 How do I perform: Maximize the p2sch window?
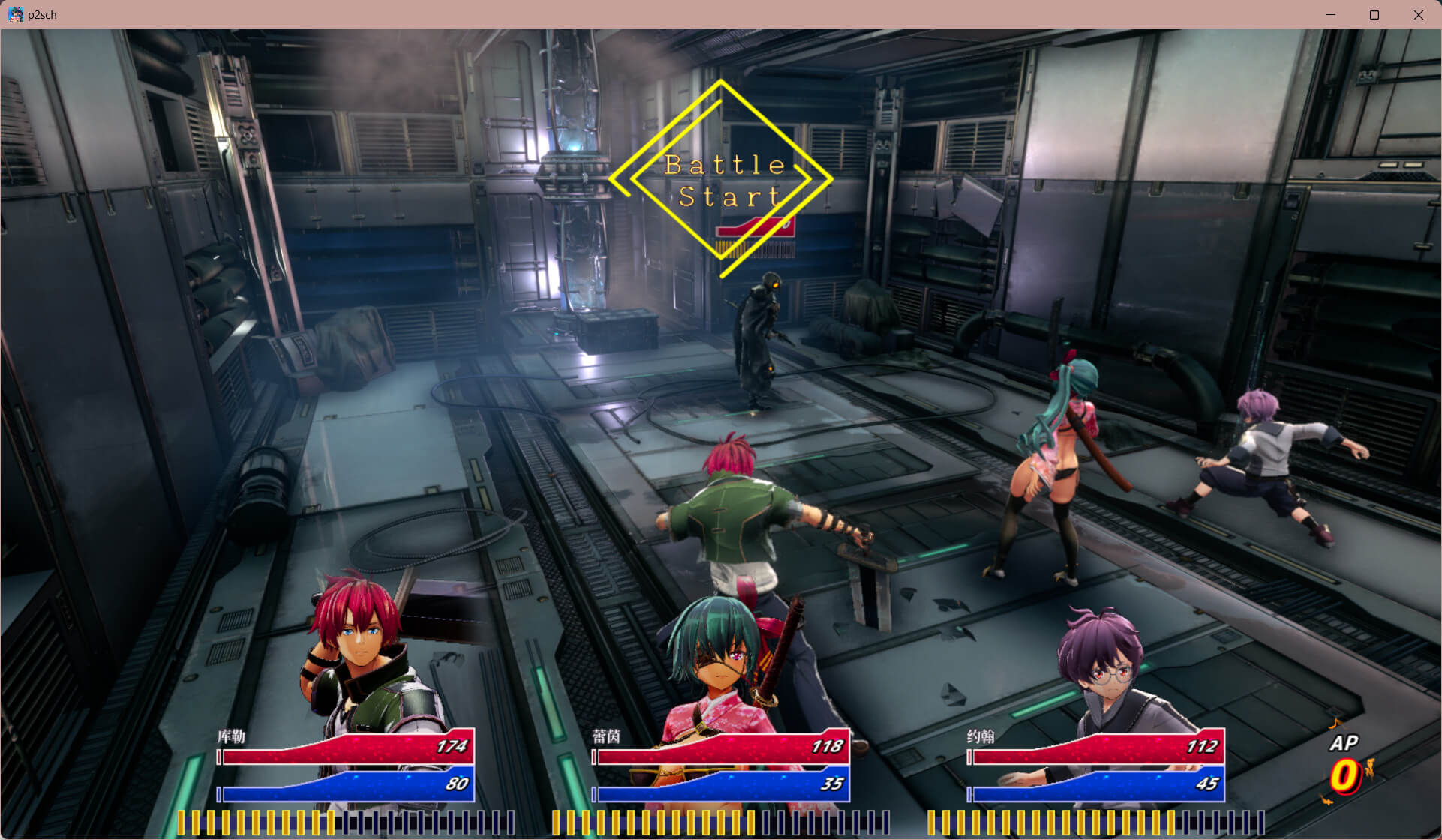[1374, 15]
